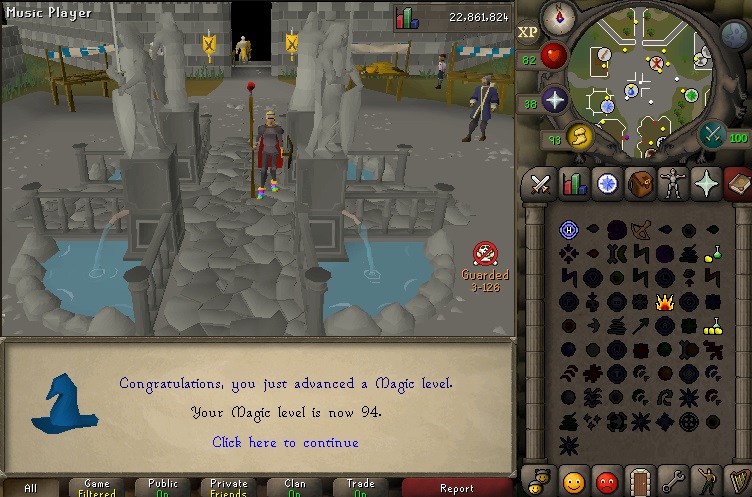Toggle the prayer orb
The width and height of the screenshot is (752, 497).
553,99
